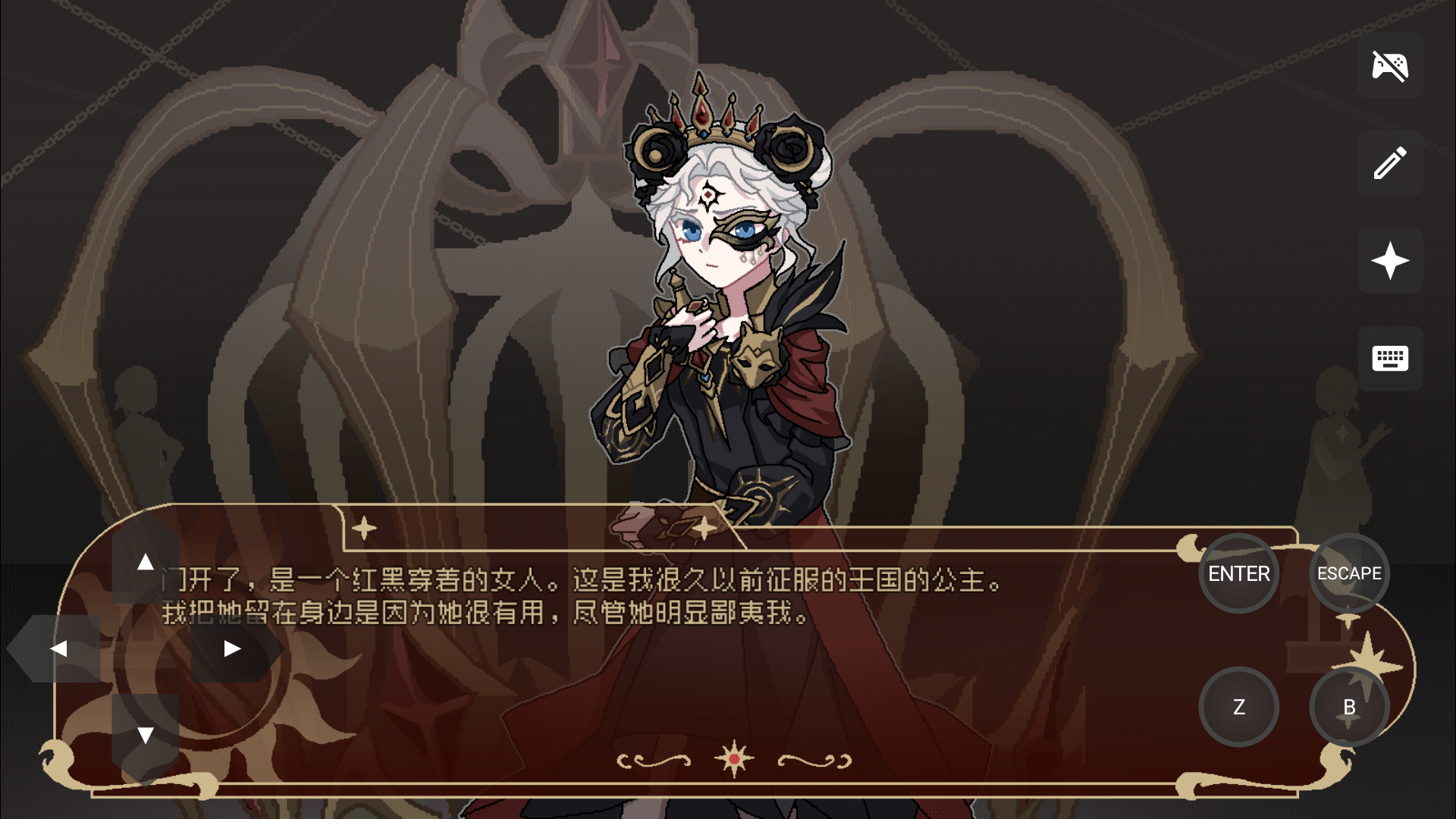The height and width of the screenshot is (819, 1456).
Task: Open the on-screen keyboard icon
Action: (1390, 358)
